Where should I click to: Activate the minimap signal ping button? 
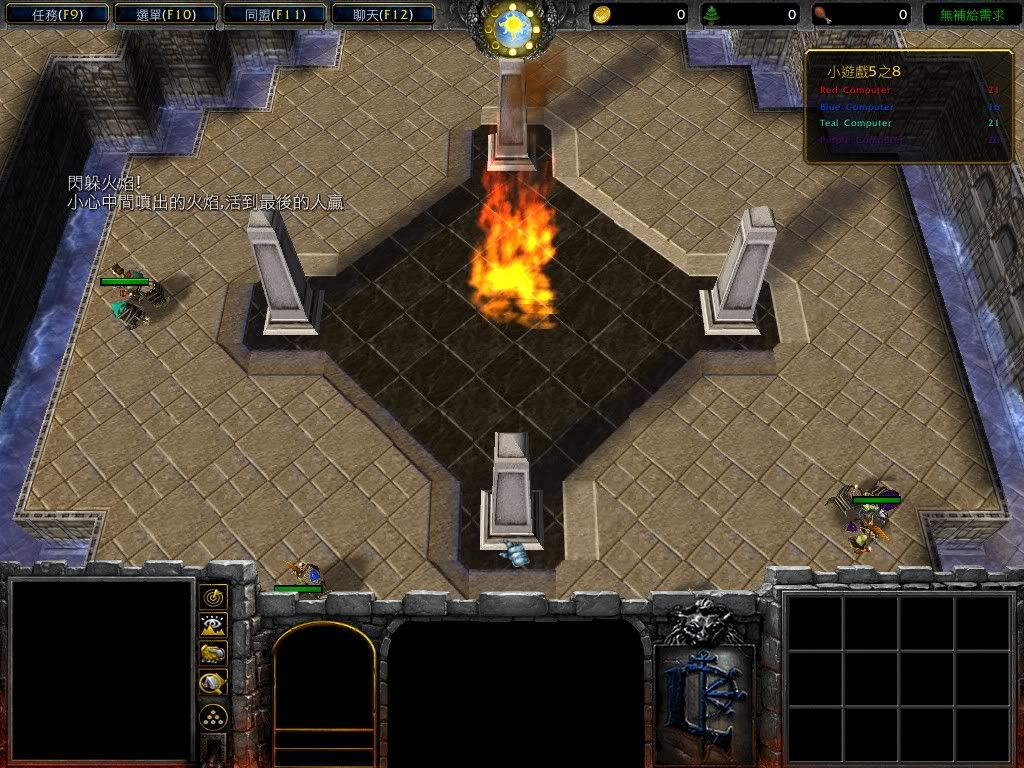click(x=213, y=598)
